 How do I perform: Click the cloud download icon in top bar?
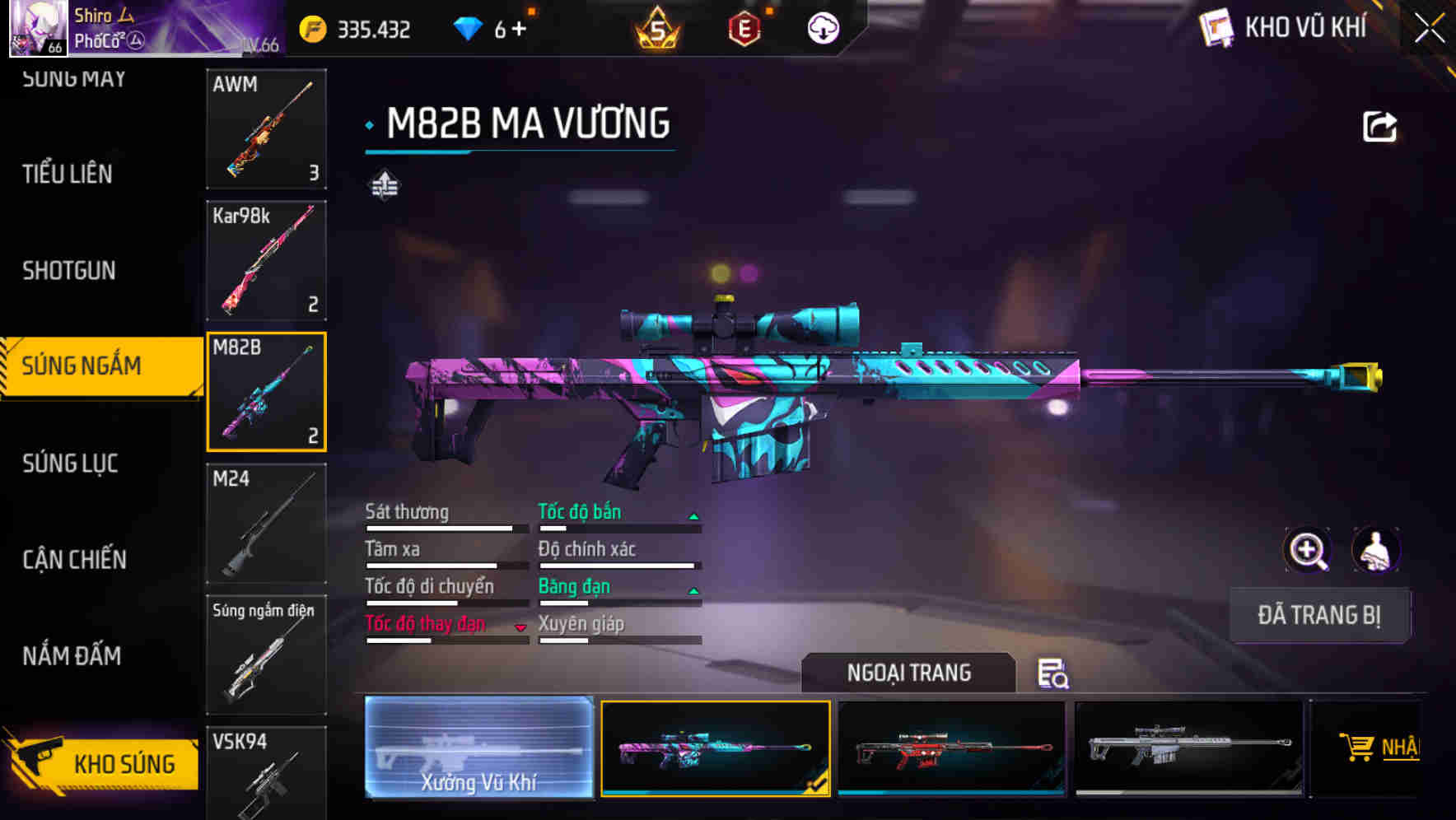click(823, 27)
